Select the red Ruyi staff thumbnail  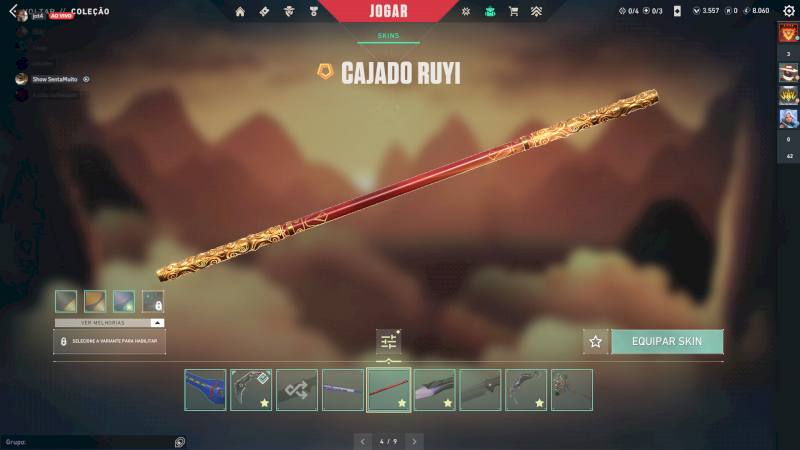coord(388,390)
